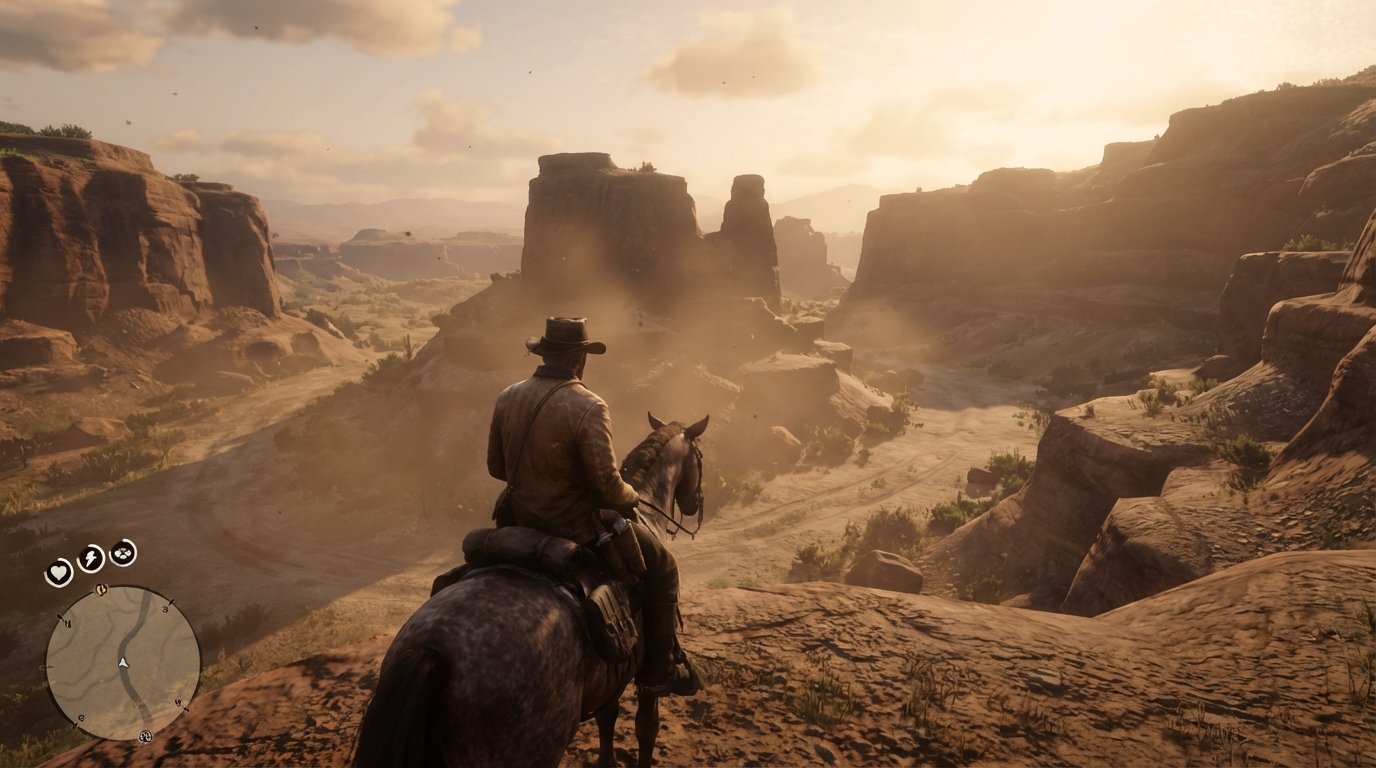Screen dimensions: 1376x768
Task: Select the gold marker atop the minimap
Action: (102, 589)
